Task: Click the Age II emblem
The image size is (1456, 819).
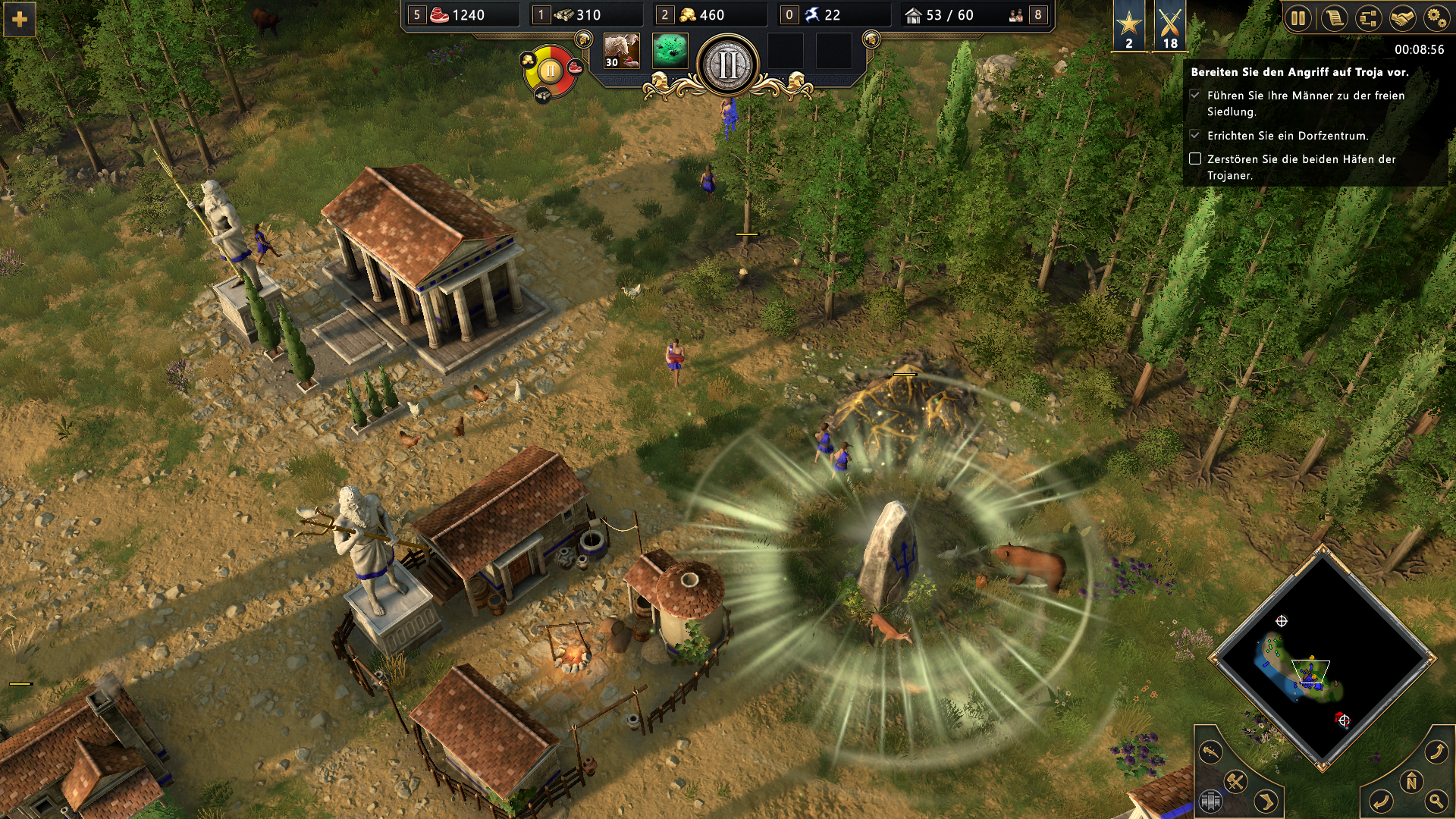Action: coord(727,65)
